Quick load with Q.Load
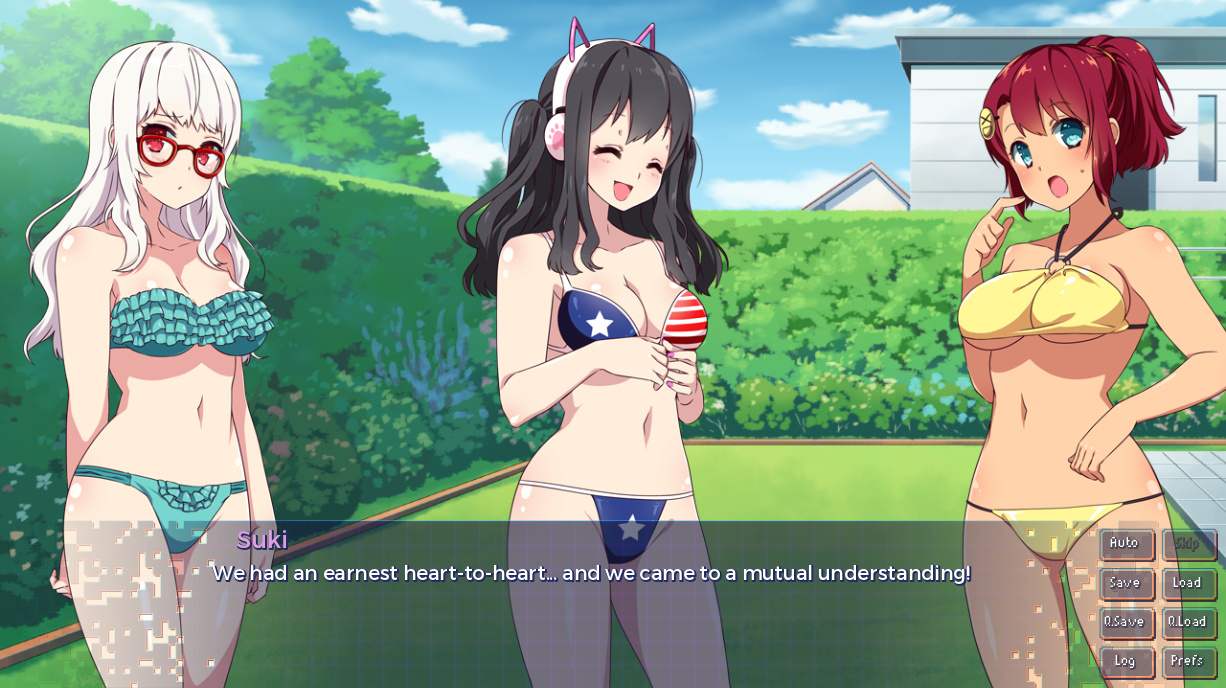Screen dimensions: 1226x688 point(1188,622)
